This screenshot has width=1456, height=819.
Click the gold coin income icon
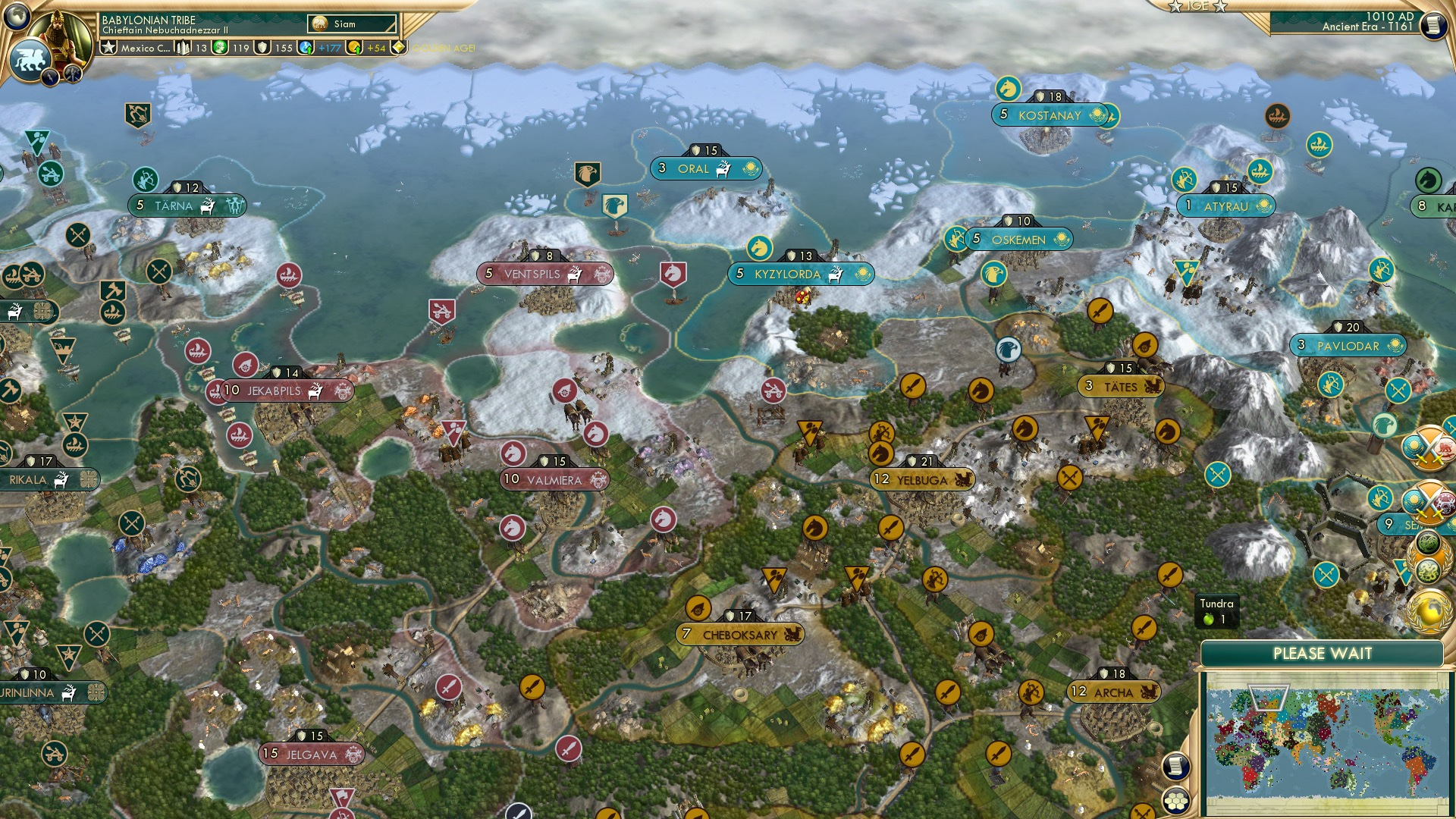[354, 48]
